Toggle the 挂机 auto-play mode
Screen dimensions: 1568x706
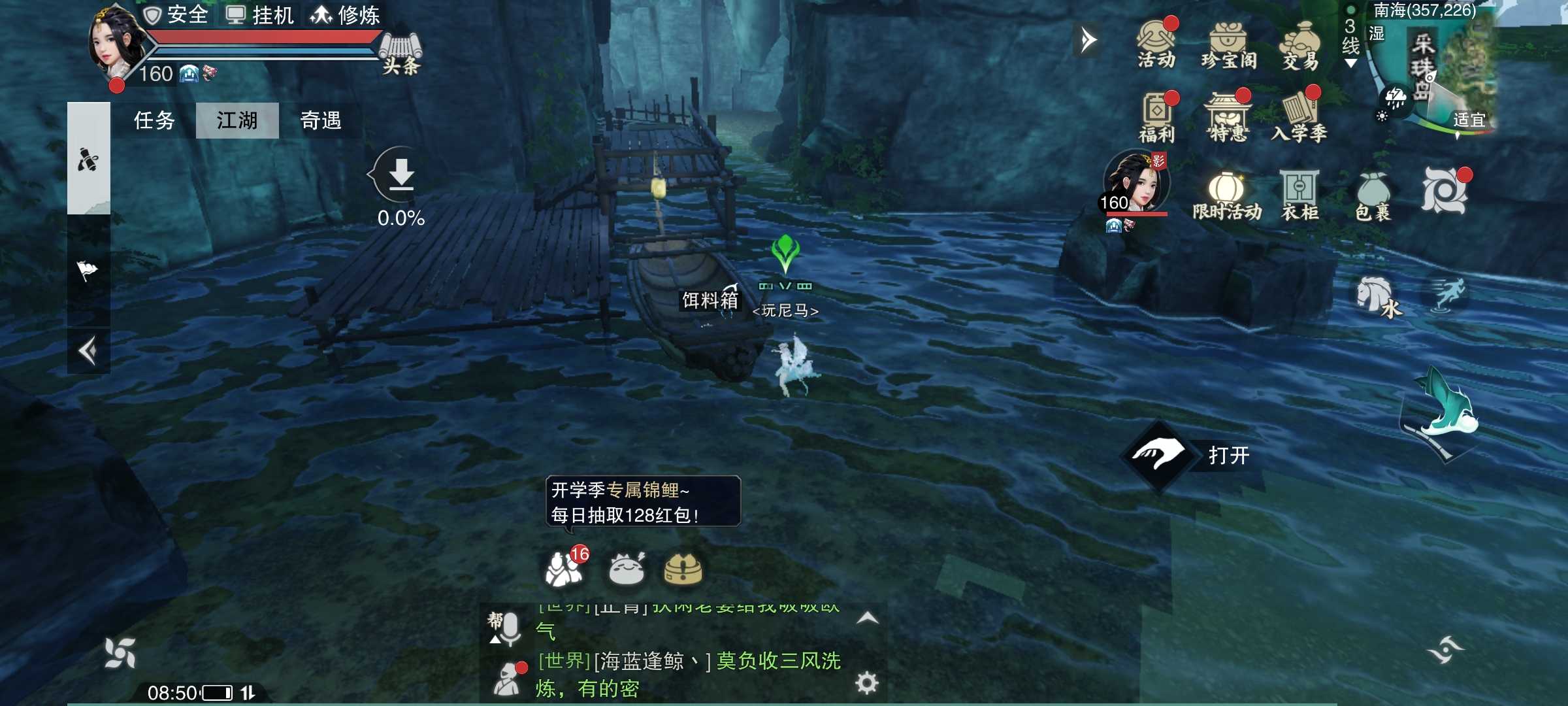coord(260,14)
